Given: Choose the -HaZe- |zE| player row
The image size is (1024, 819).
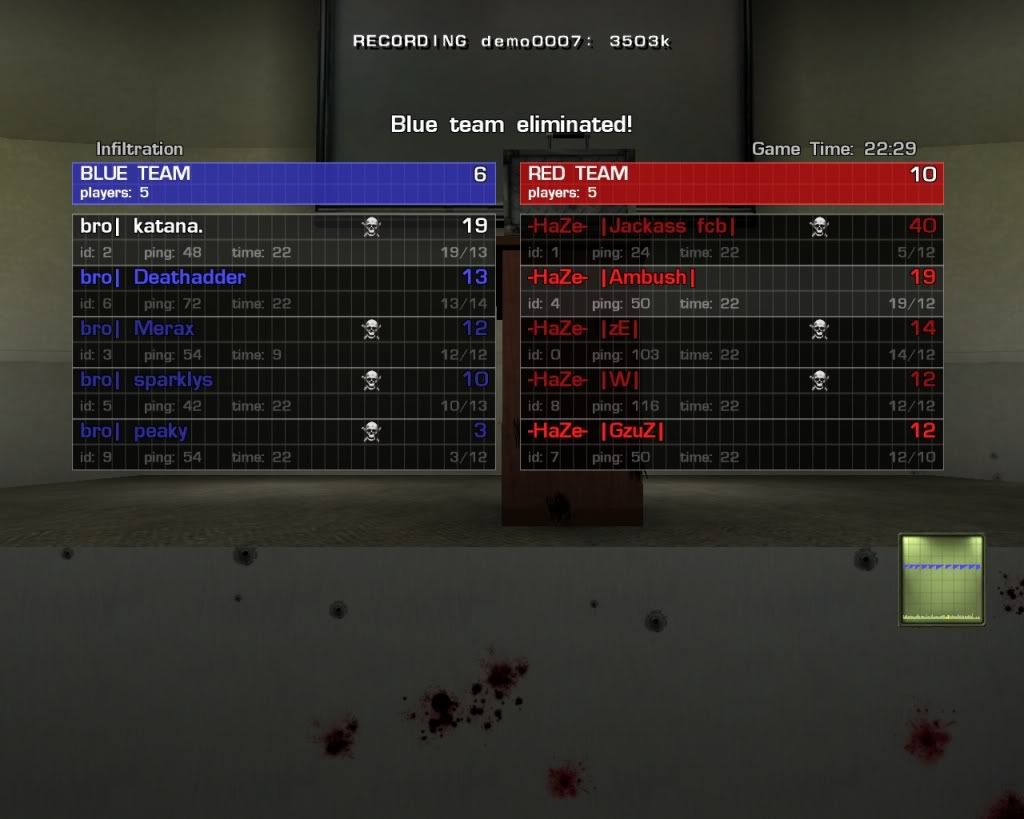Looking at the screenshot, I should [731, 341].
